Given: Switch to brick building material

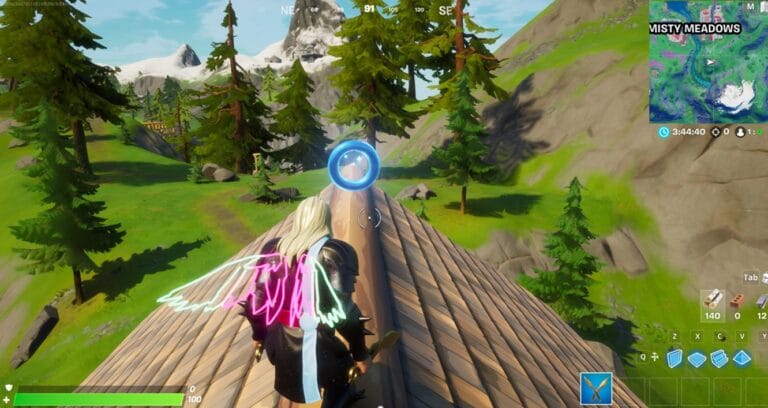Looking at the screenshot, I should pos(738,298).
